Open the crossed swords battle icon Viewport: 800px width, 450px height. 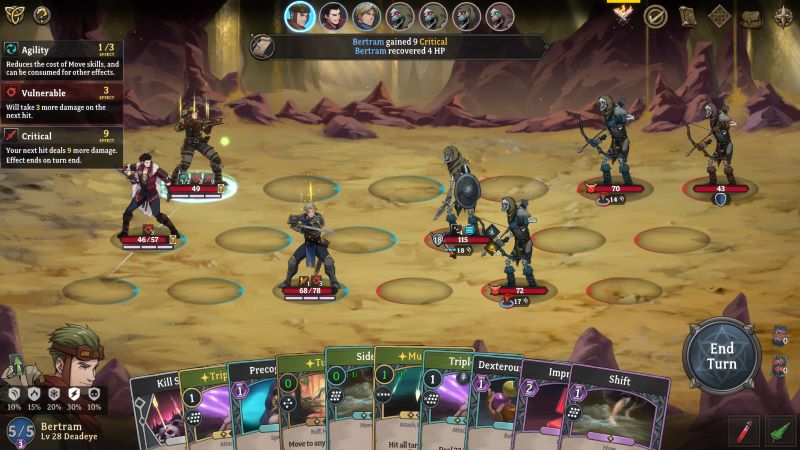623,14
